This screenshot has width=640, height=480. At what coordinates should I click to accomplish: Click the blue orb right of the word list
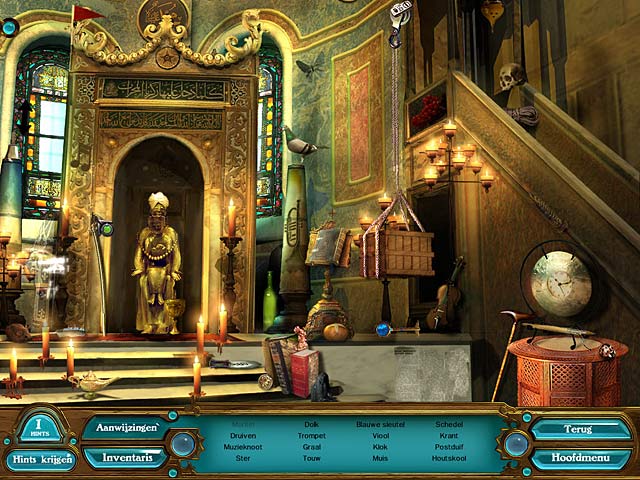pyautogui.click(x=516, y=443)
